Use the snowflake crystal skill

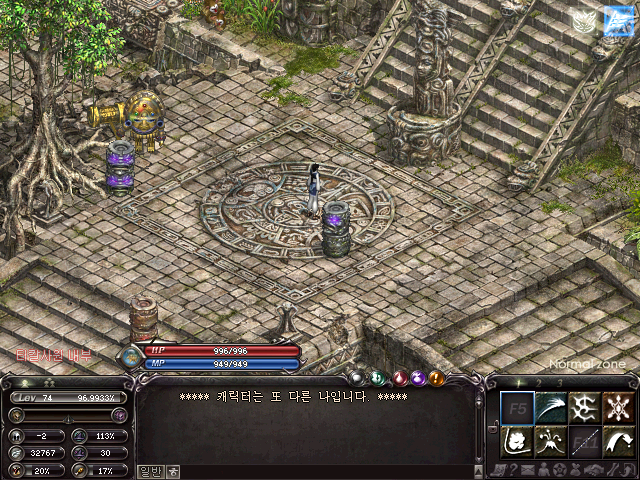618,408
